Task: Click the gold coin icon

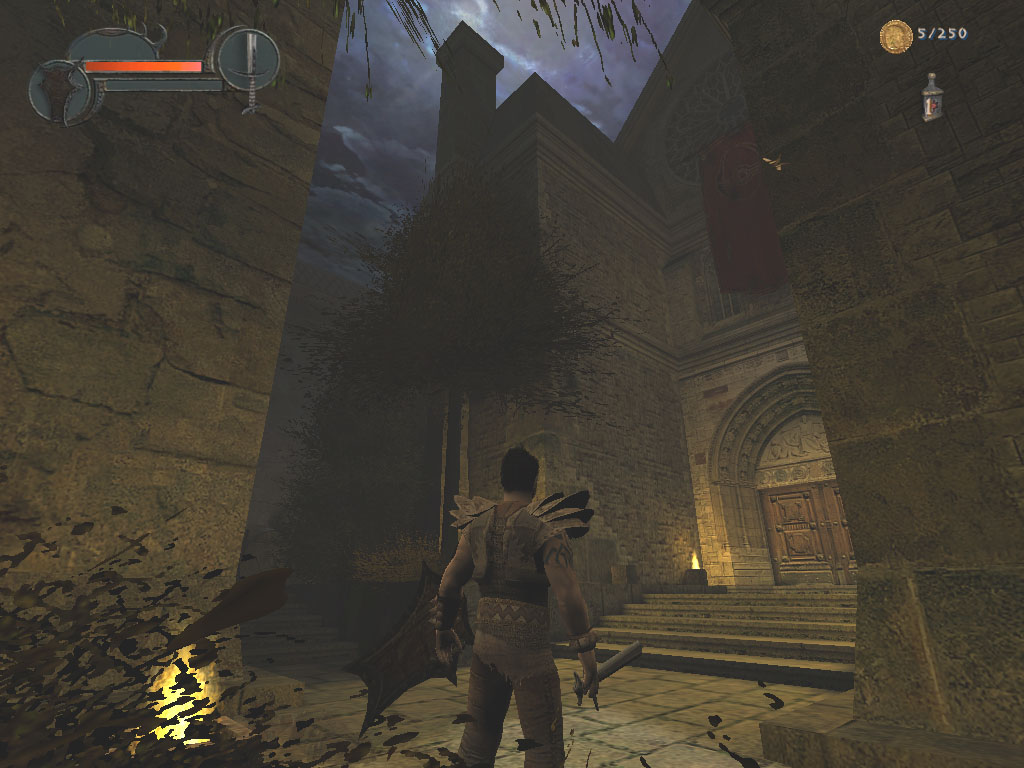Action: (x=896, y=36)
